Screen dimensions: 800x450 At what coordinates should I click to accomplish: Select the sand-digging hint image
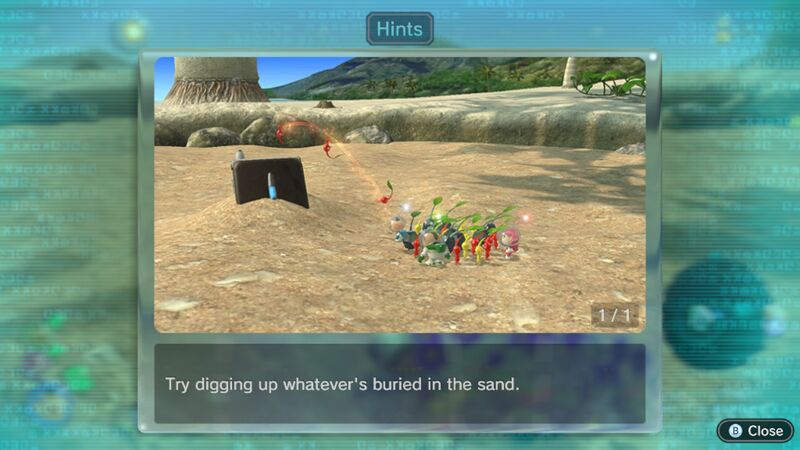tap(399, 194)
